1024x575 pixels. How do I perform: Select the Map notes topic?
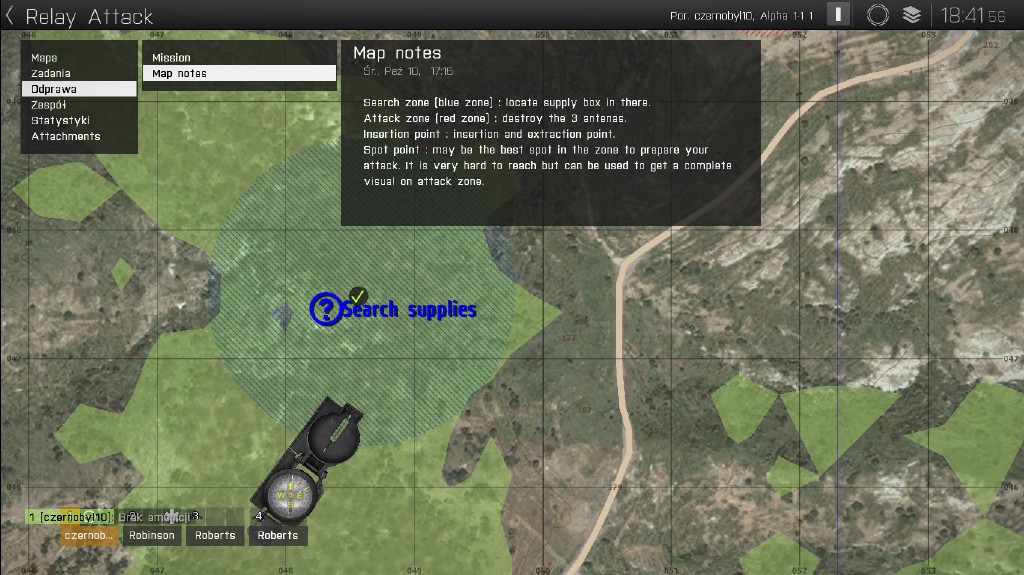(x=179, y=73)
